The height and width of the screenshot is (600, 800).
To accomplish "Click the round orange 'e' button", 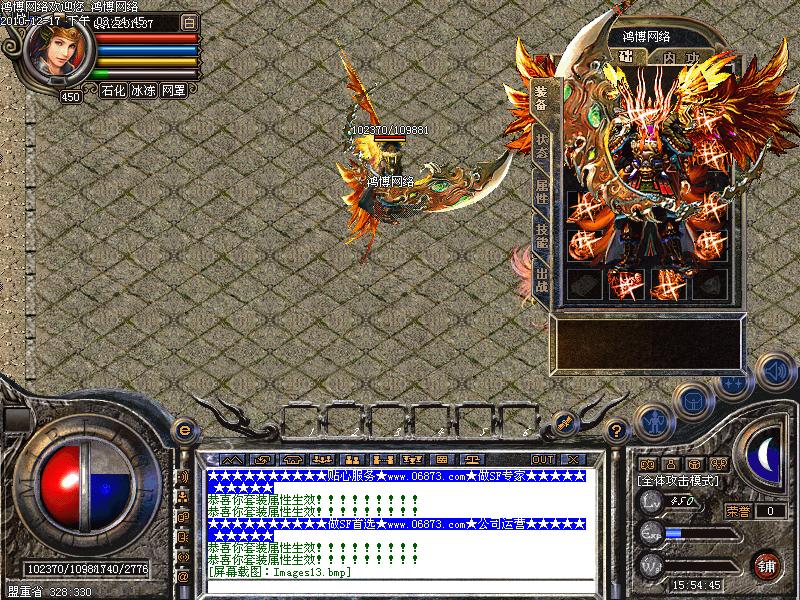I will 183,430.
